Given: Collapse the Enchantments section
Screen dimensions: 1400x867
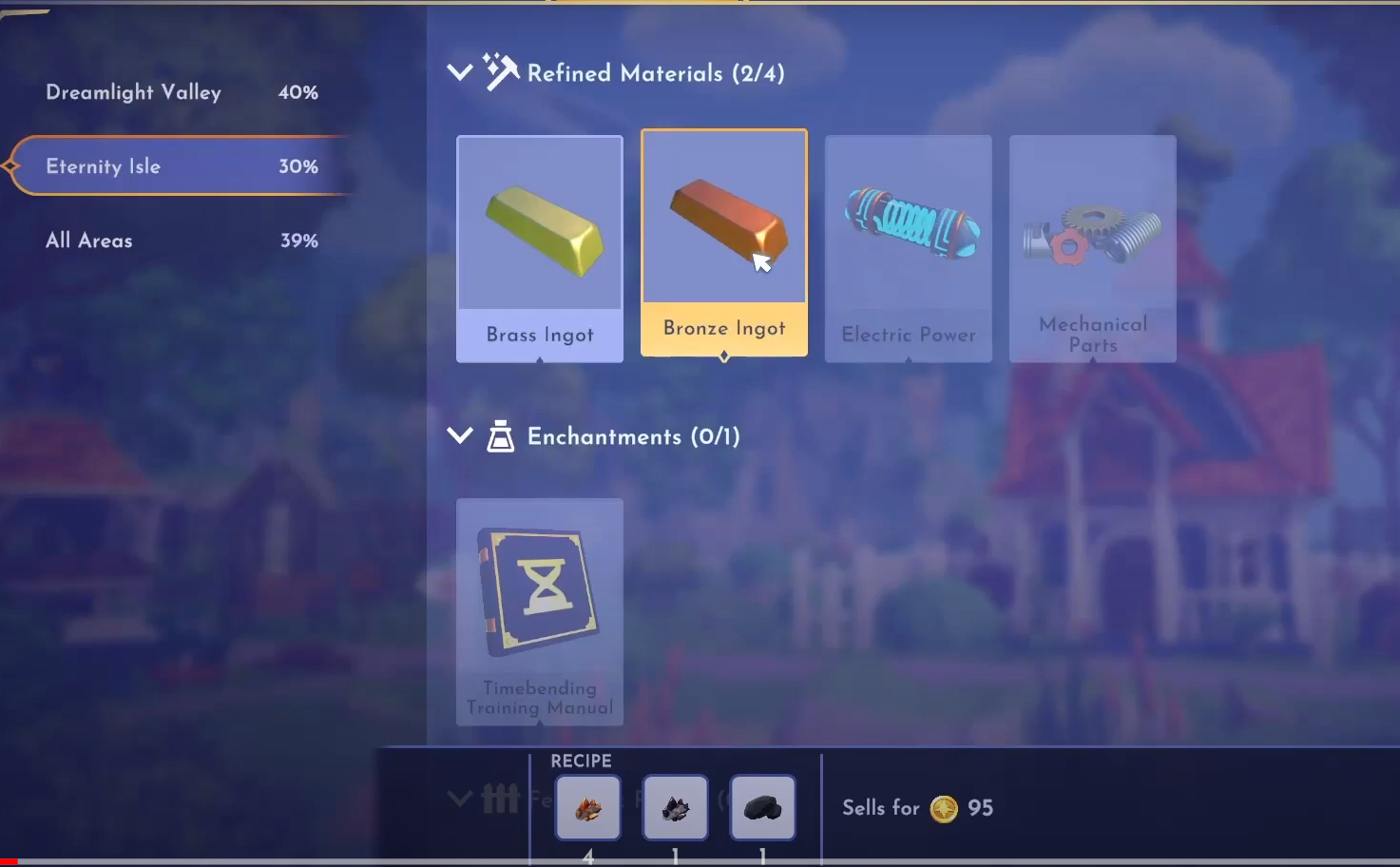Looking at the screenshot, I should [x=460, y=436].
